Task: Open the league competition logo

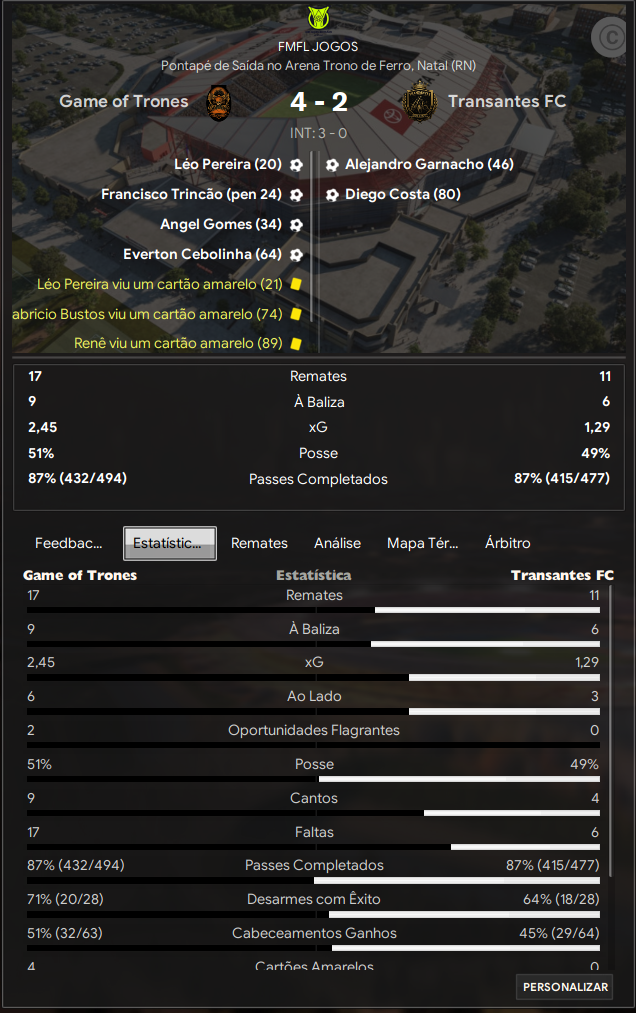Action: click(318, 18)
